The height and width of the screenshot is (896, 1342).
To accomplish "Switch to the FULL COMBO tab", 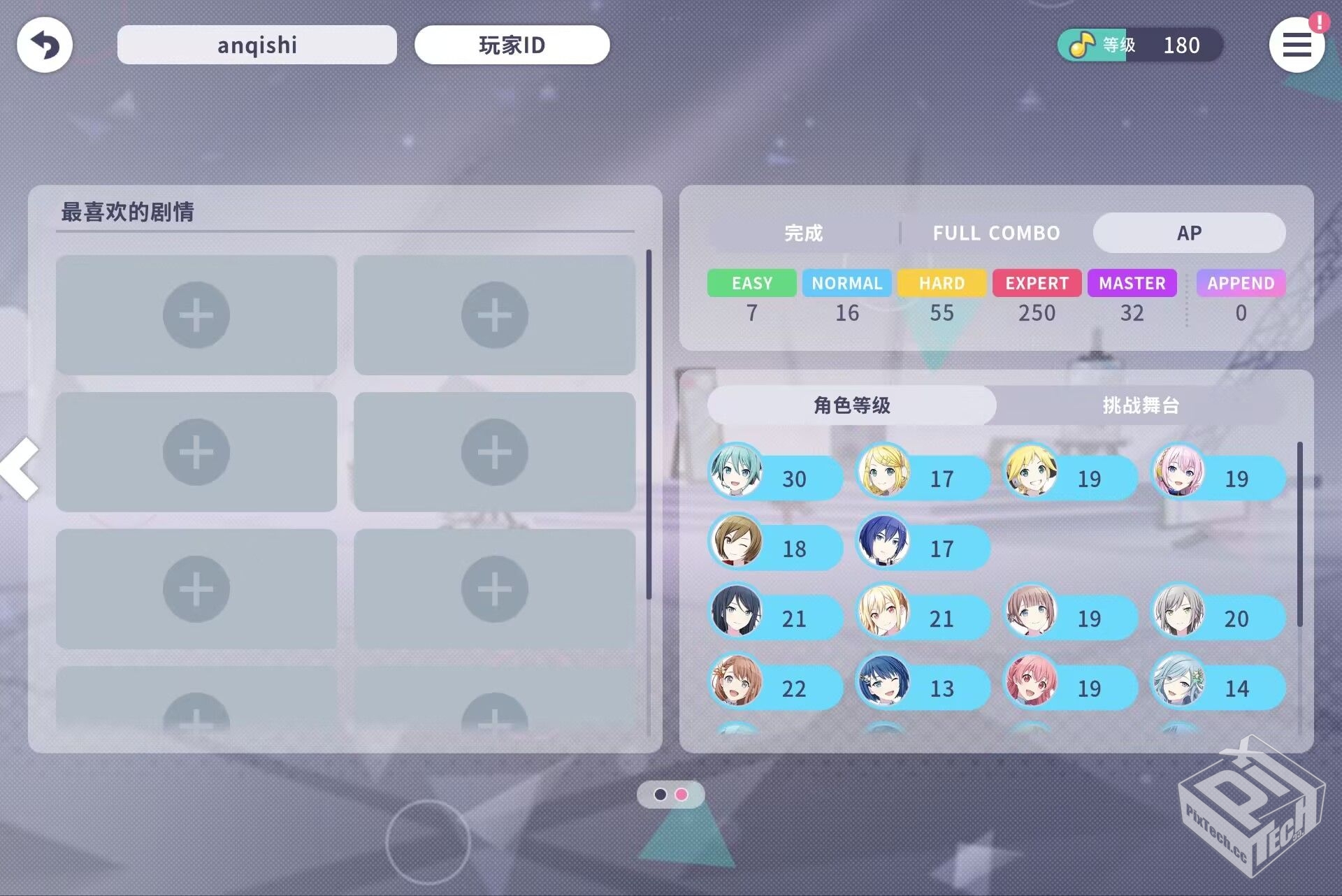I will coord(996,233).
